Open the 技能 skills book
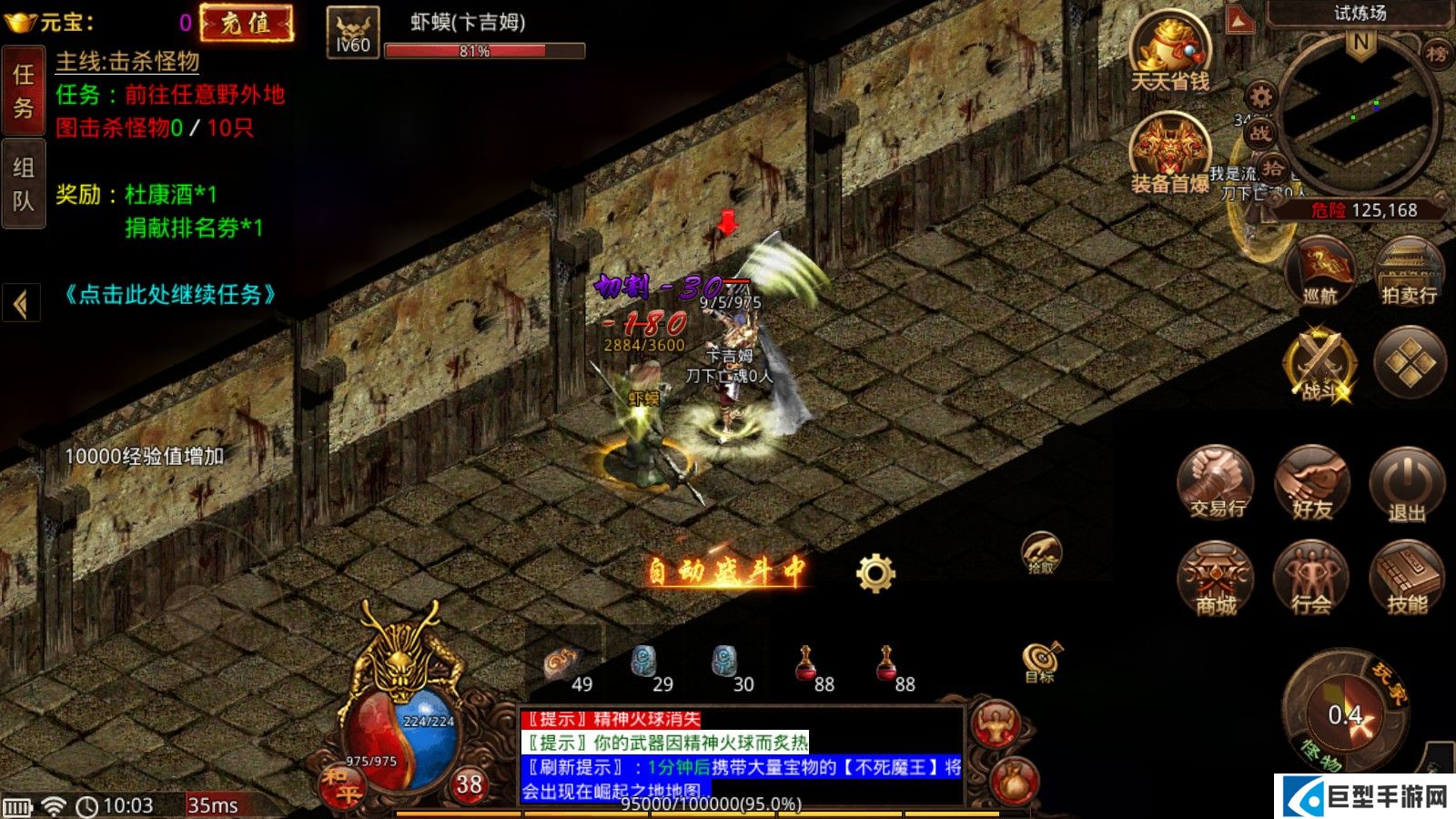The height and width of the screenshot is (819, 1456). [x=1407, y=579]
